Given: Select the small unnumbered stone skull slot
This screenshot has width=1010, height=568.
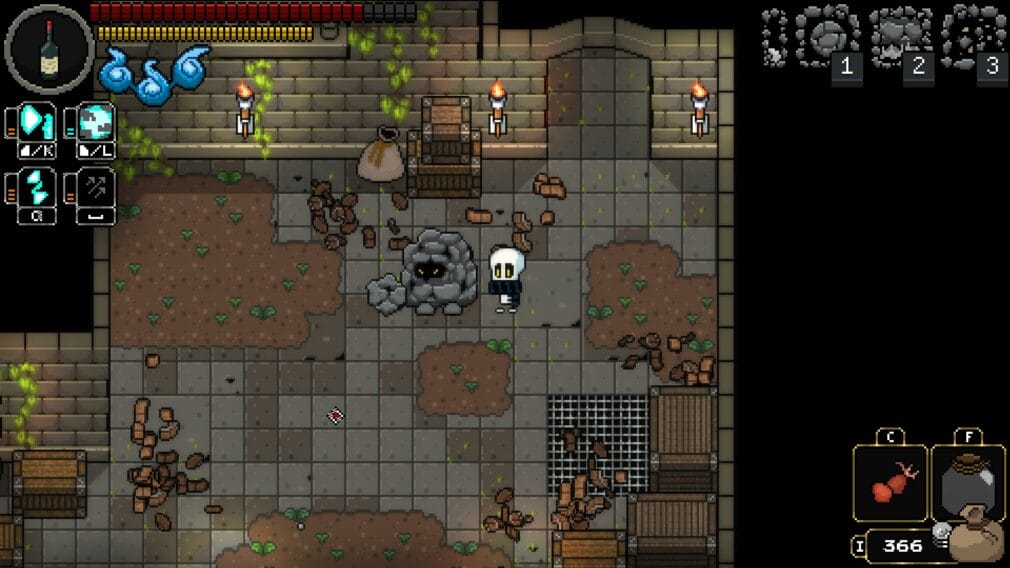Looking at the screenshot, I should pyautogui.click(x=774, y=38).
